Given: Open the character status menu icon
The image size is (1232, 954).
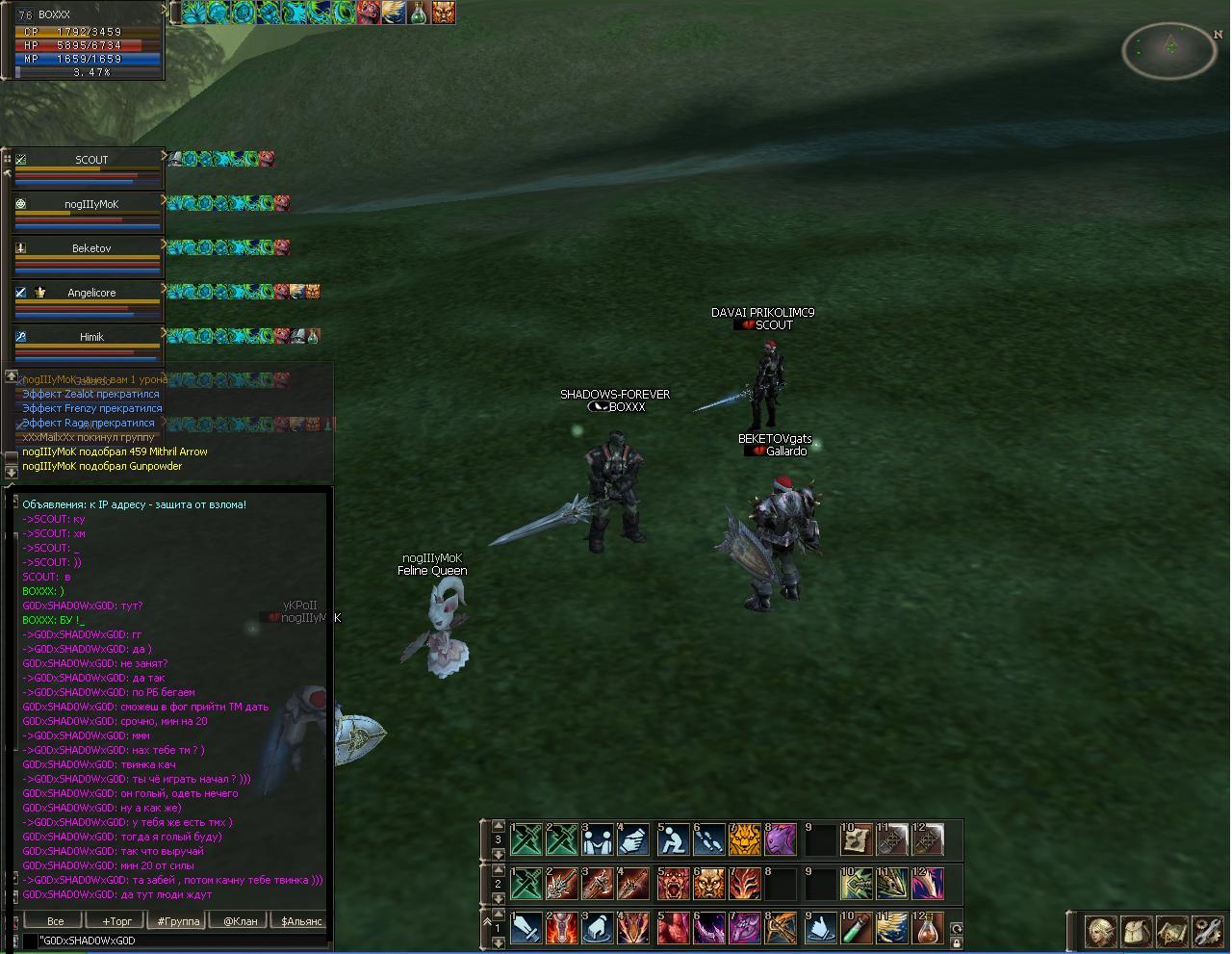Looking at the screenshot, I should pyautogui.click(x=1101, y=931).
